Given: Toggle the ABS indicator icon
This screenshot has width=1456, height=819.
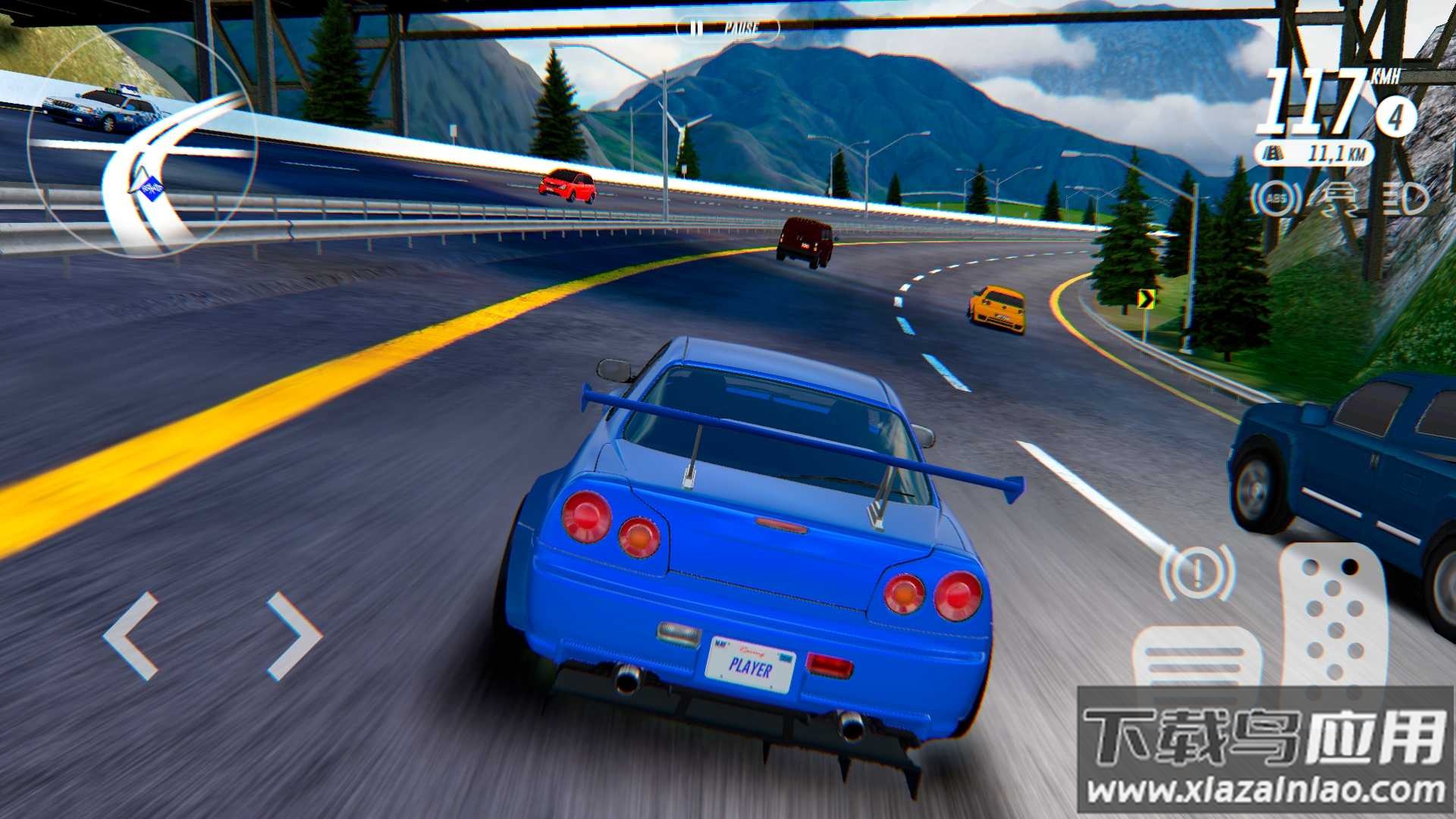Looking at the screenshot, I should [x=1276, y=199].
